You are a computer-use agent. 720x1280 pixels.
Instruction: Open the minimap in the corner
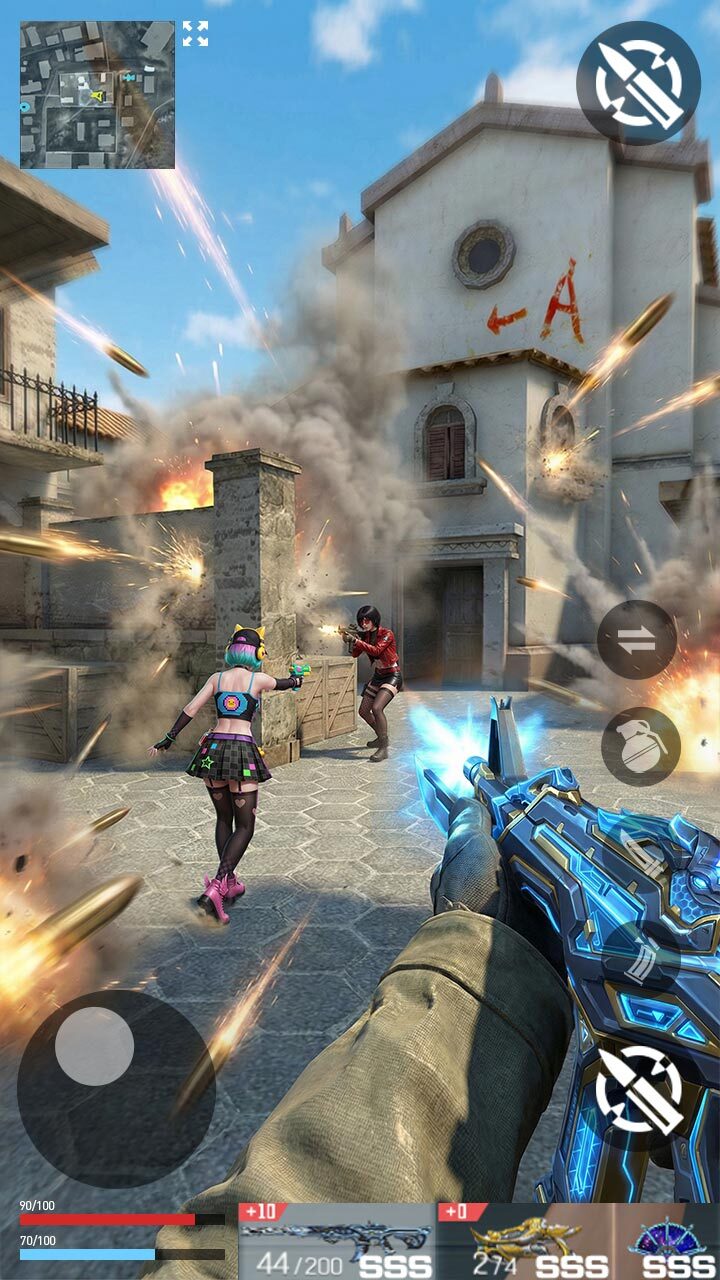click(x=97, y=95)
